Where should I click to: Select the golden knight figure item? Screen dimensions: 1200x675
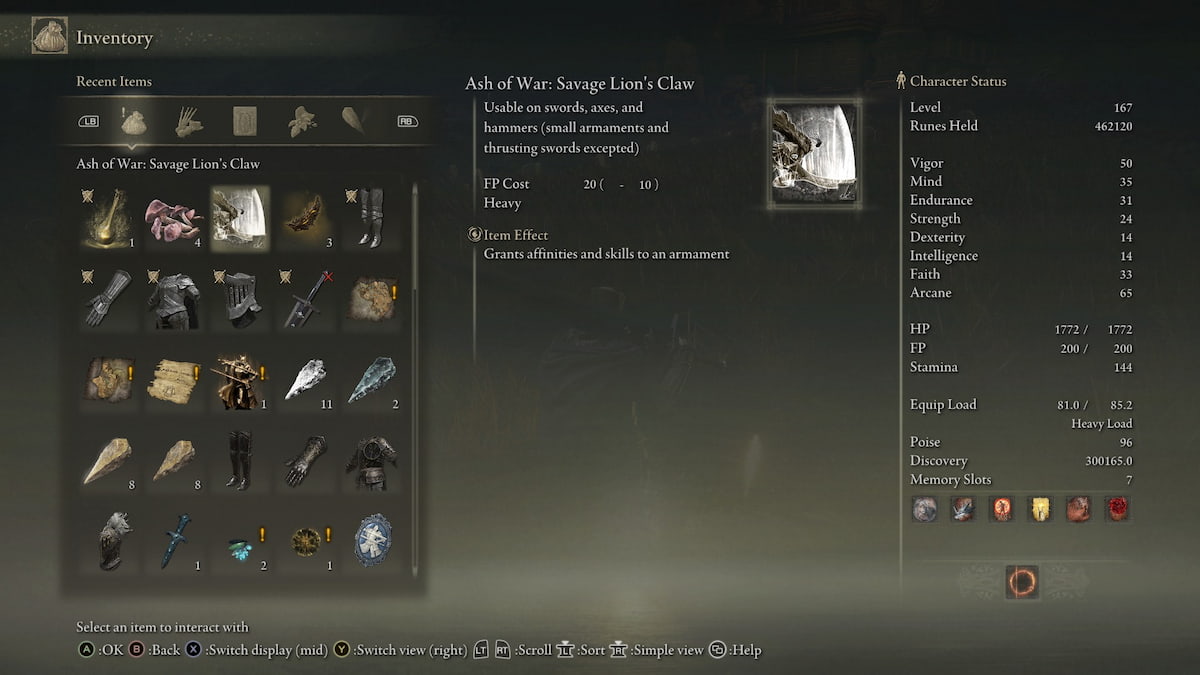click(x=239, y=379)
